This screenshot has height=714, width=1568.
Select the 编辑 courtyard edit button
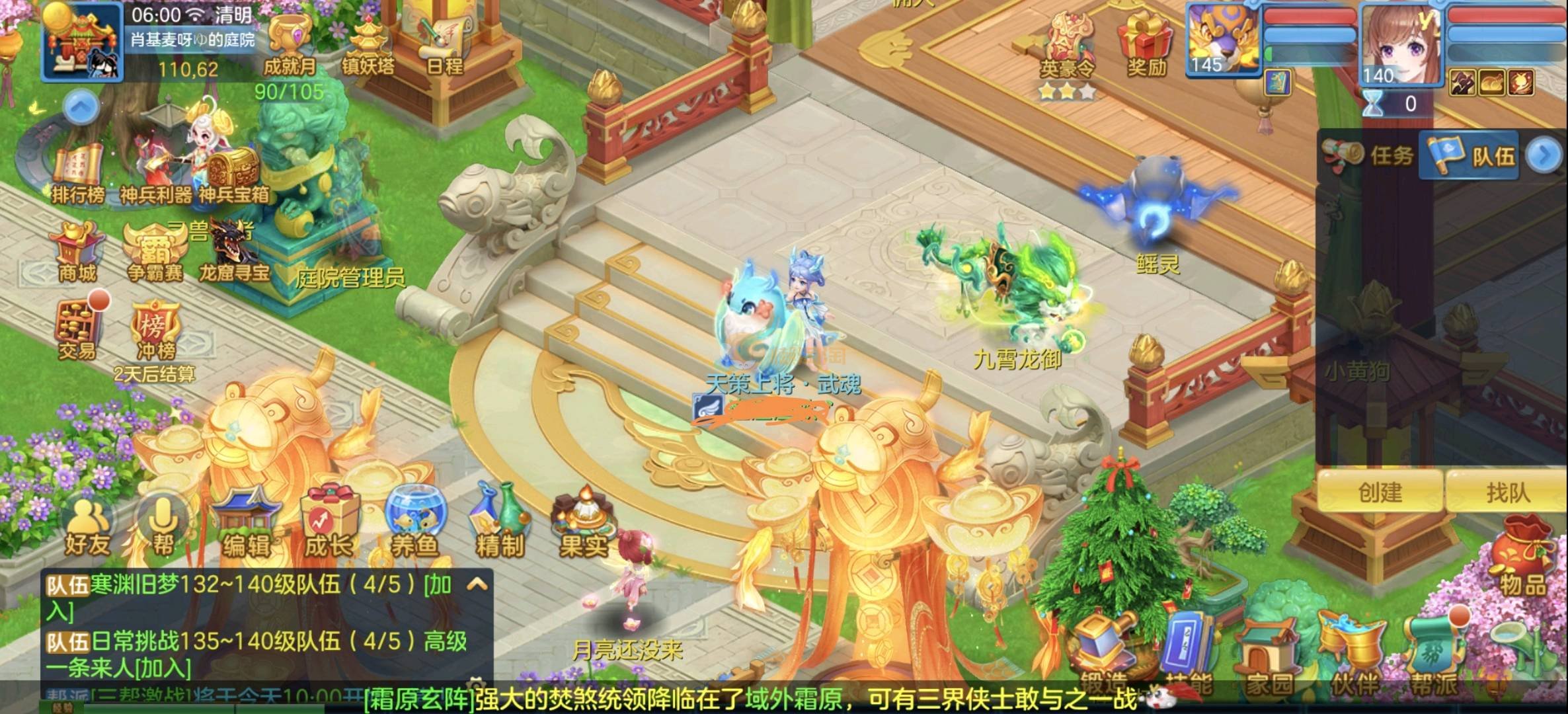pyautogui.click(x=246, y=526)
